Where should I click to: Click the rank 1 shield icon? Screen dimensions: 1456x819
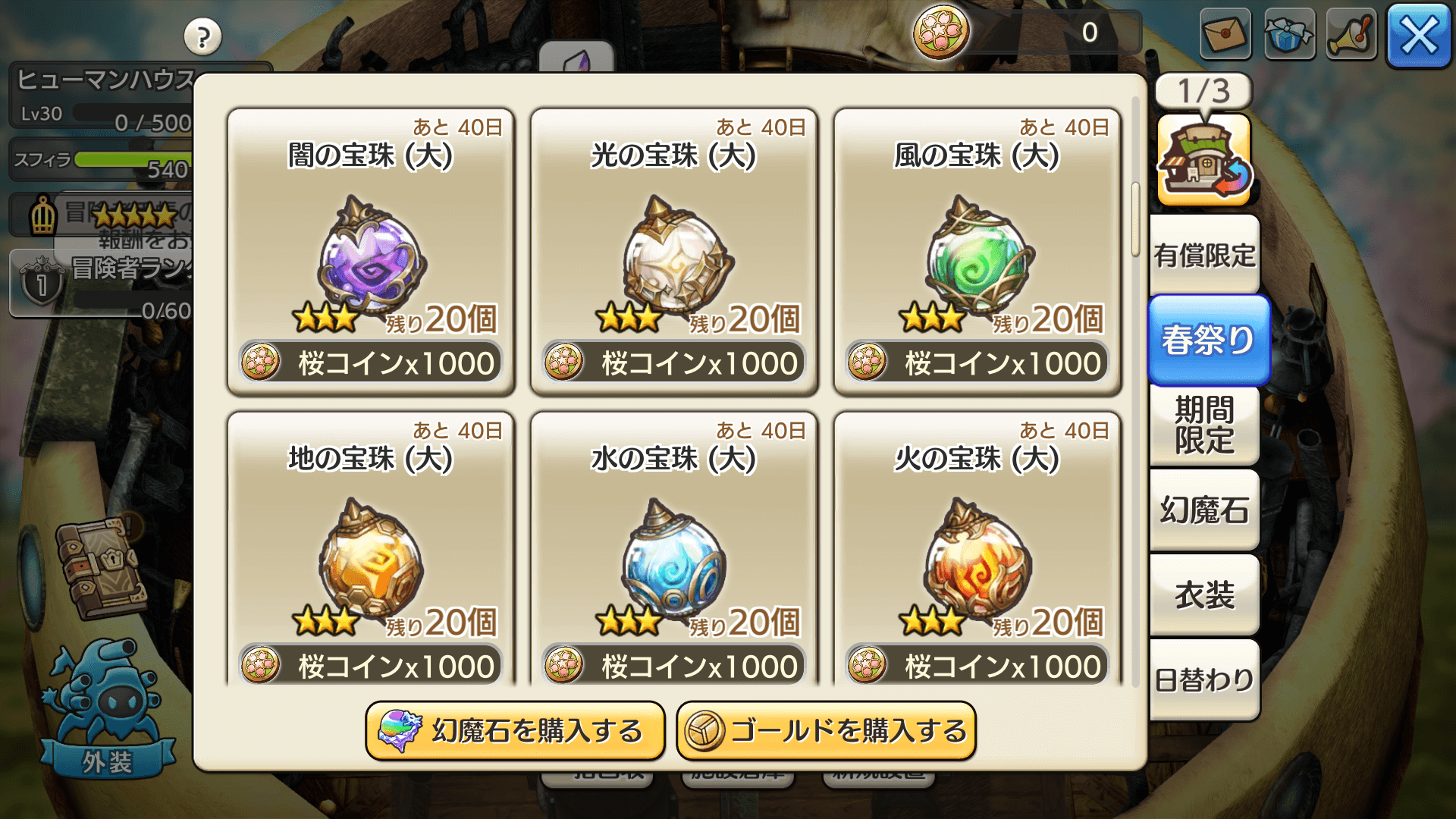42,284
